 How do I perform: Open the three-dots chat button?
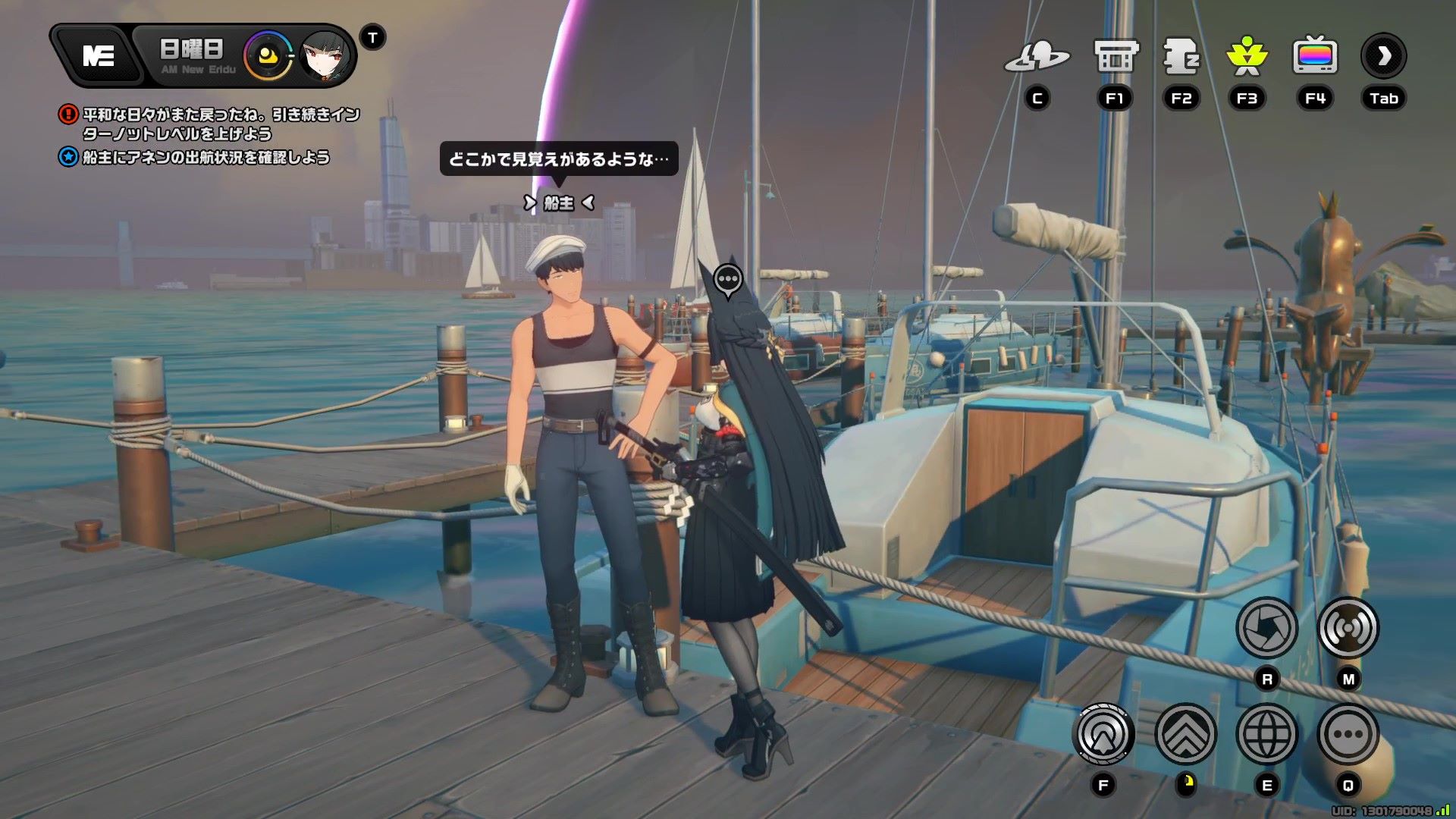click(x=1348, y=734)
